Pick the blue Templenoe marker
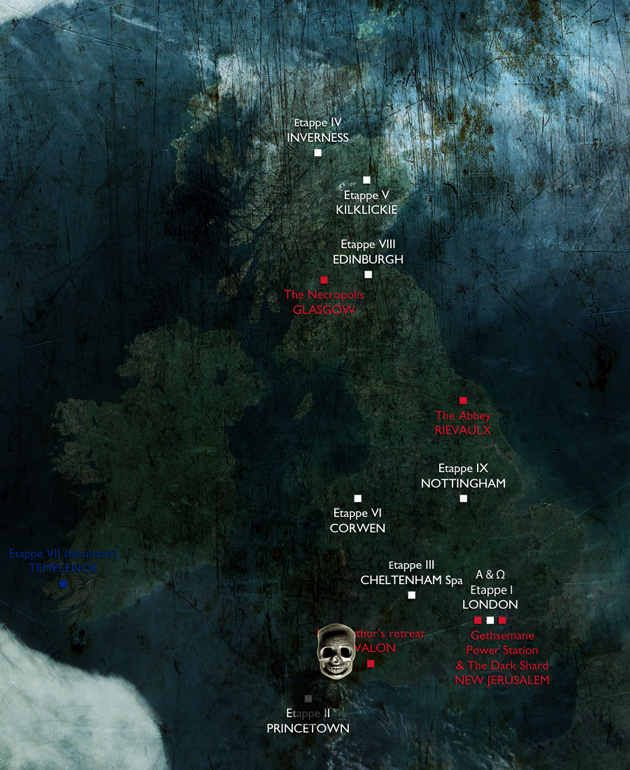Image resolution: width=630 pixels, height=770 pixels. click(x=63, y=583)
